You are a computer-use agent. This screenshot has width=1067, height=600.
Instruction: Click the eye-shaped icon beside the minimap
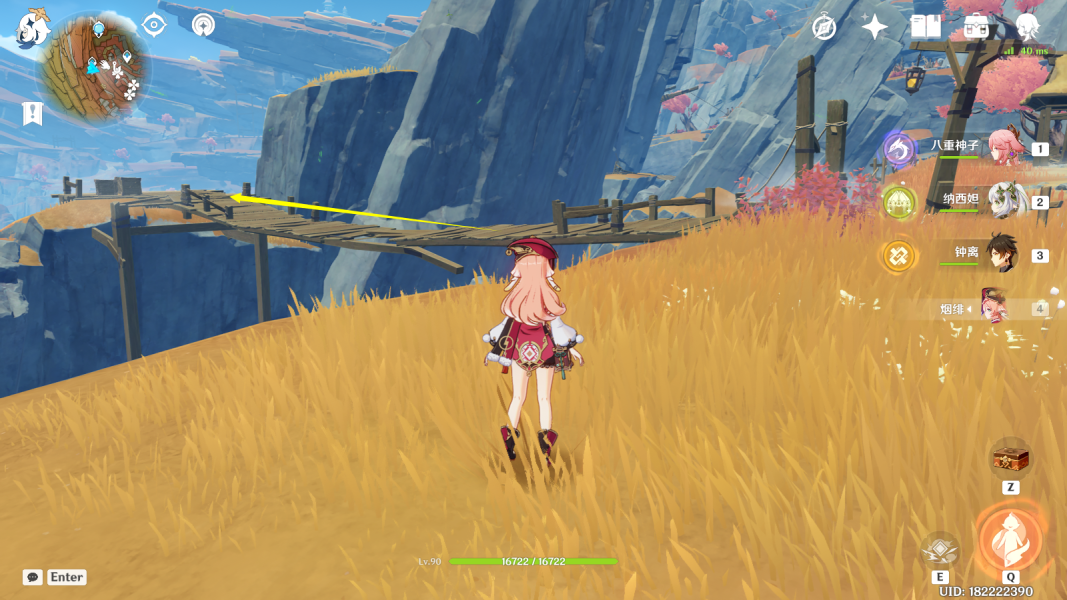click(153, 25)
